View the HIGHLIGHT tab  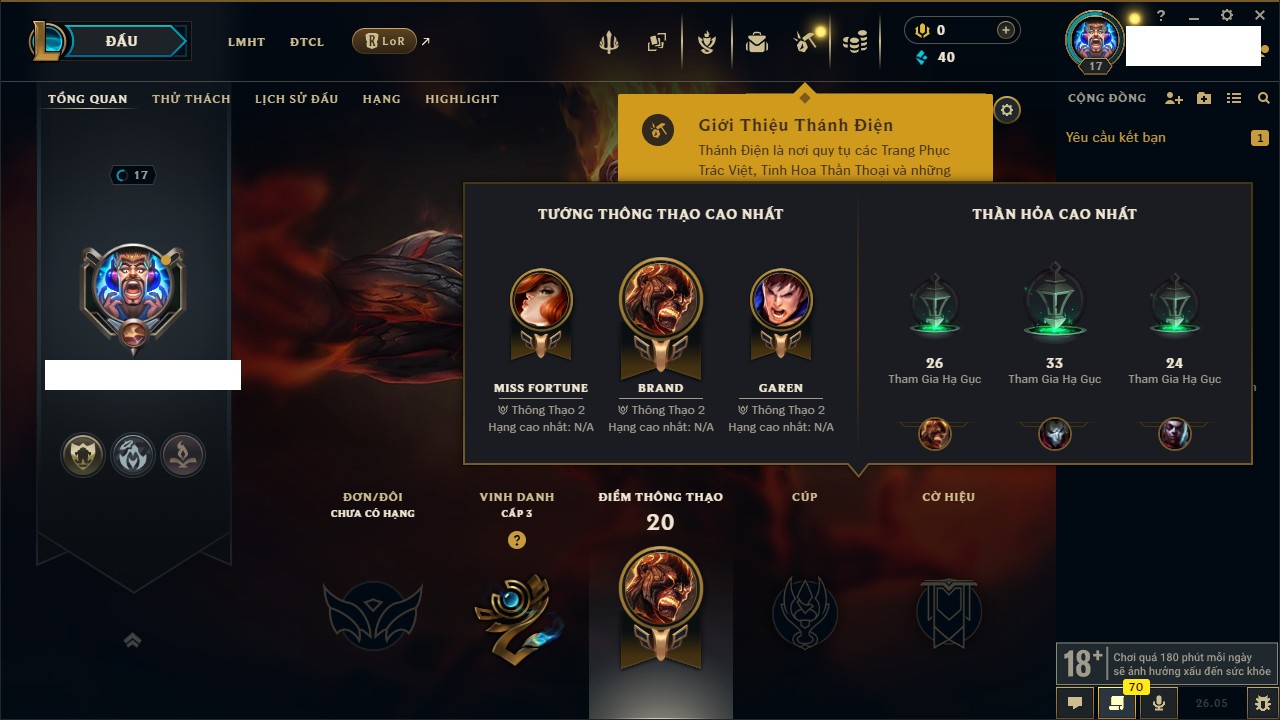pyautogui.click(x=461, y=99)
